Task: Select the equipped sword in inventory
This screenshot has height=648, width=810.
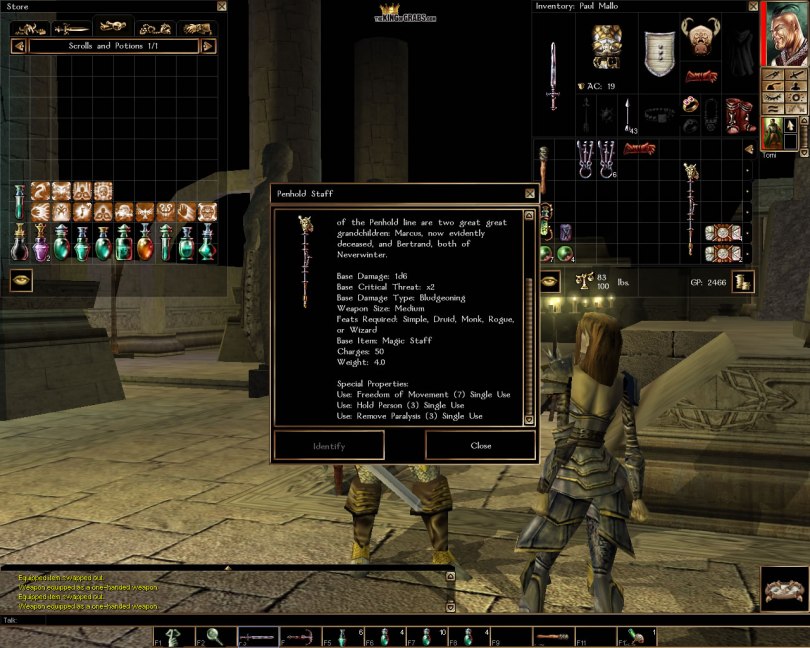Action: pyautogui.click(x=552, y=75)
